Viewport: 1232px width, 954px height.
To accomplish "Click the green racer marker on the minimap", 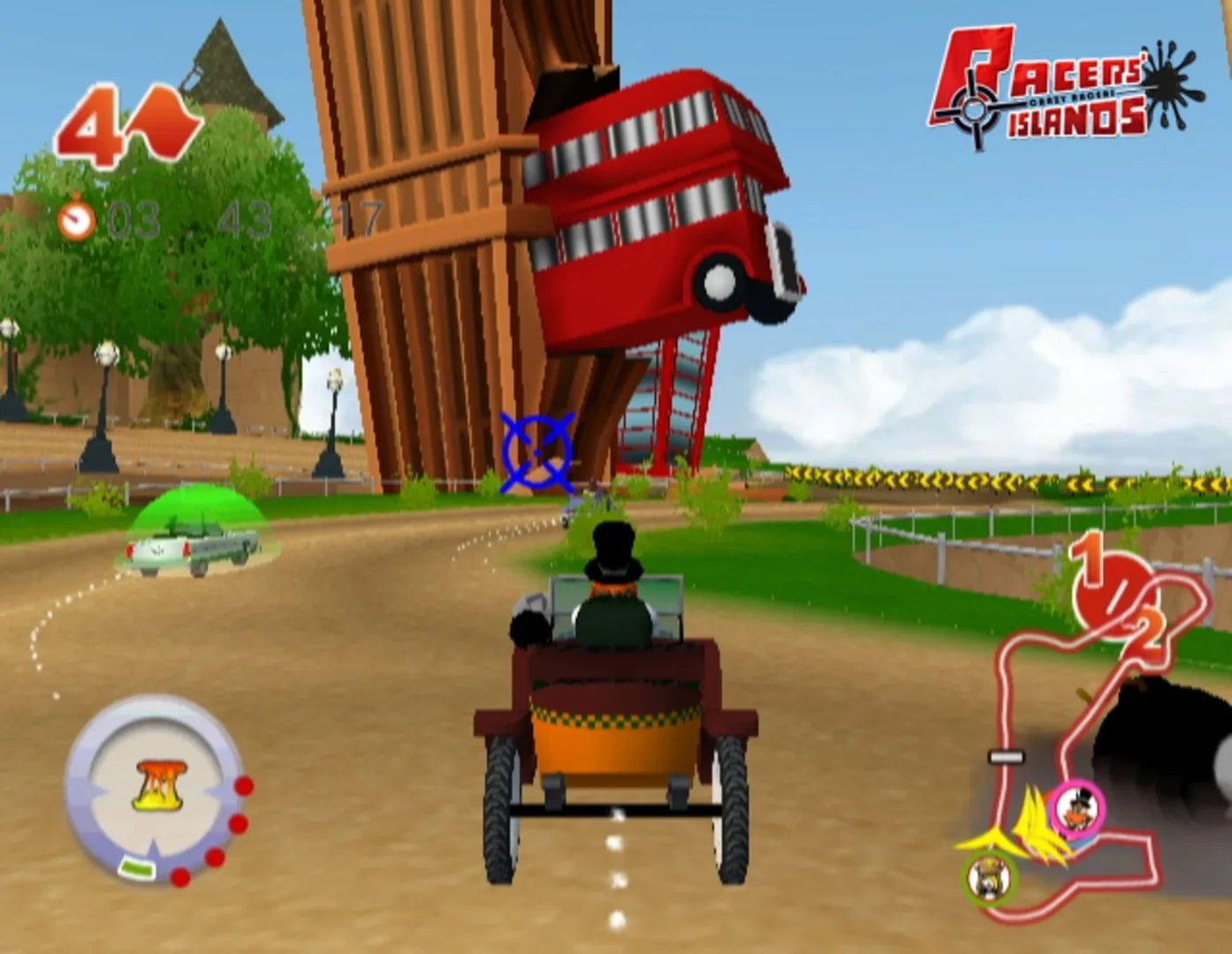I will pos(987,879).
